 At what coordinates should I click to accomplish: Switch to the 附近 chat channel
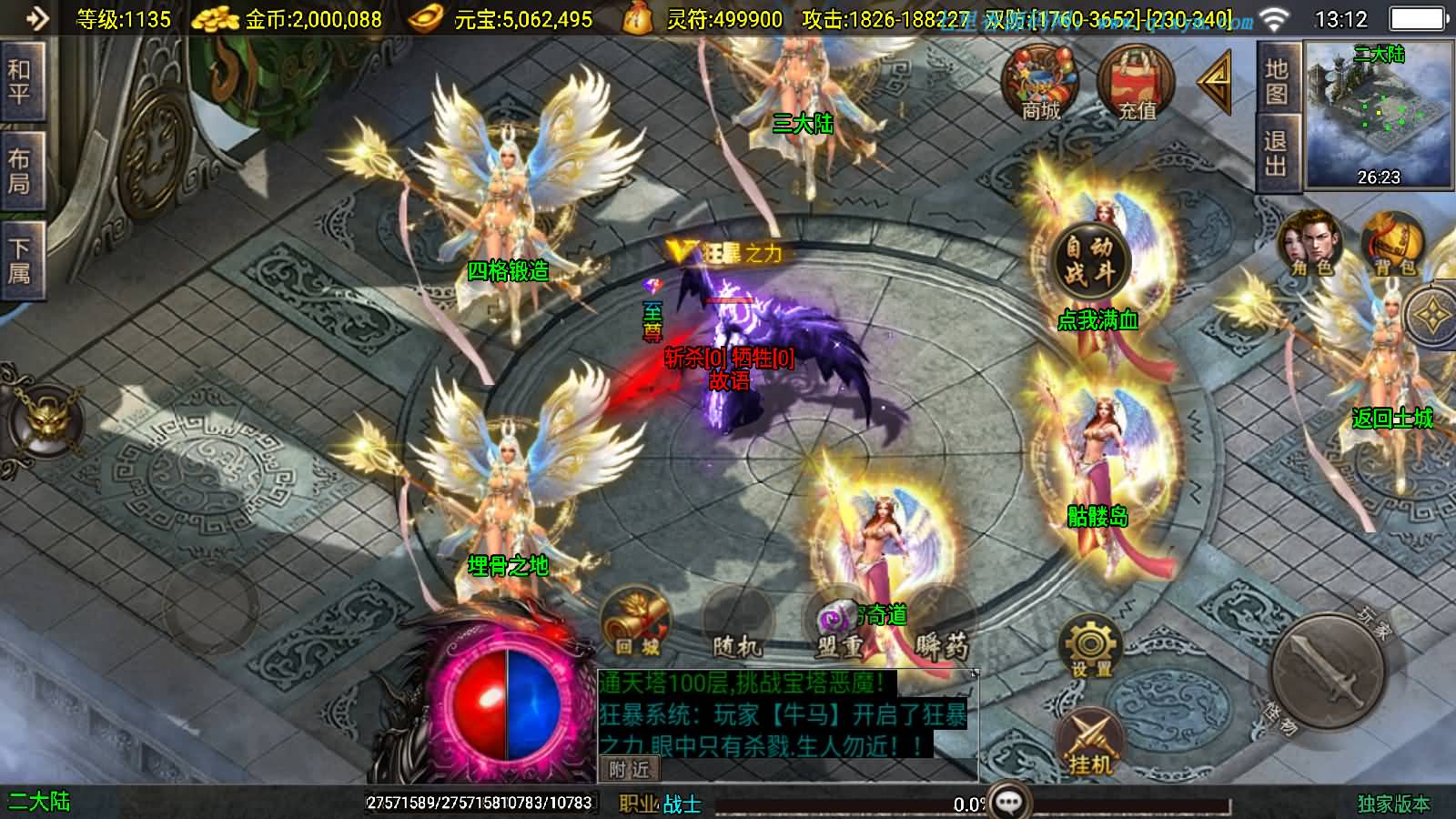coord(629,770)
